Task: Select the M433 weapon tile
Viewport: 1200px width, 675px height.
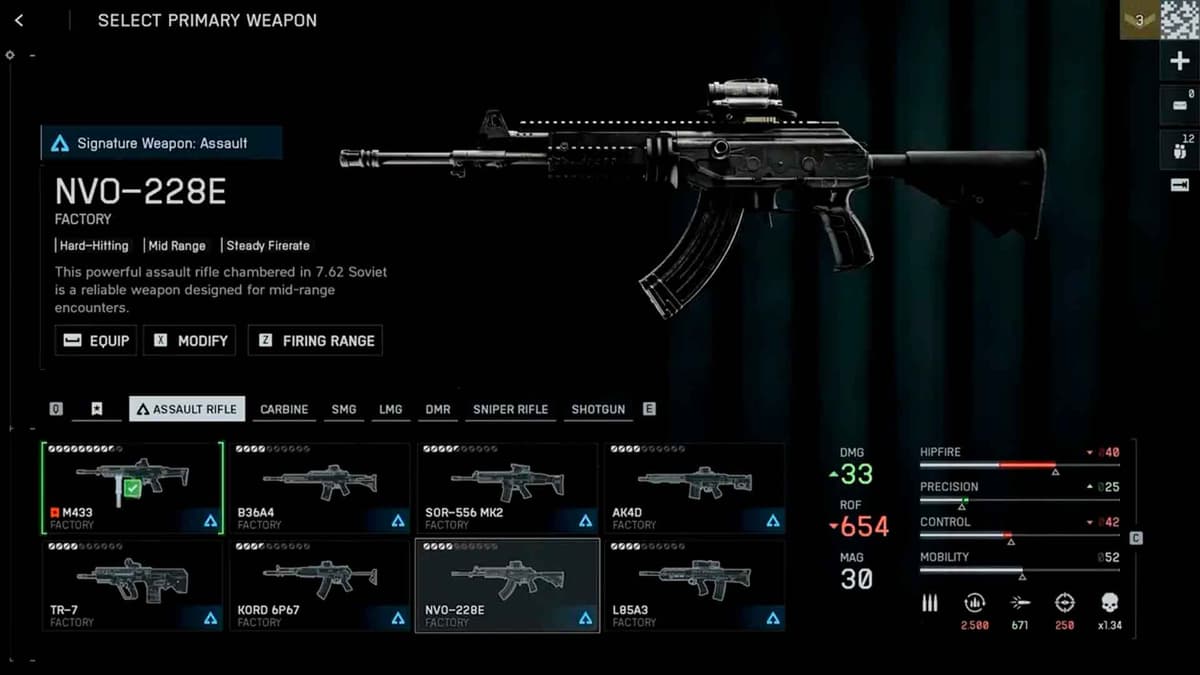Action: coord(132,488)
